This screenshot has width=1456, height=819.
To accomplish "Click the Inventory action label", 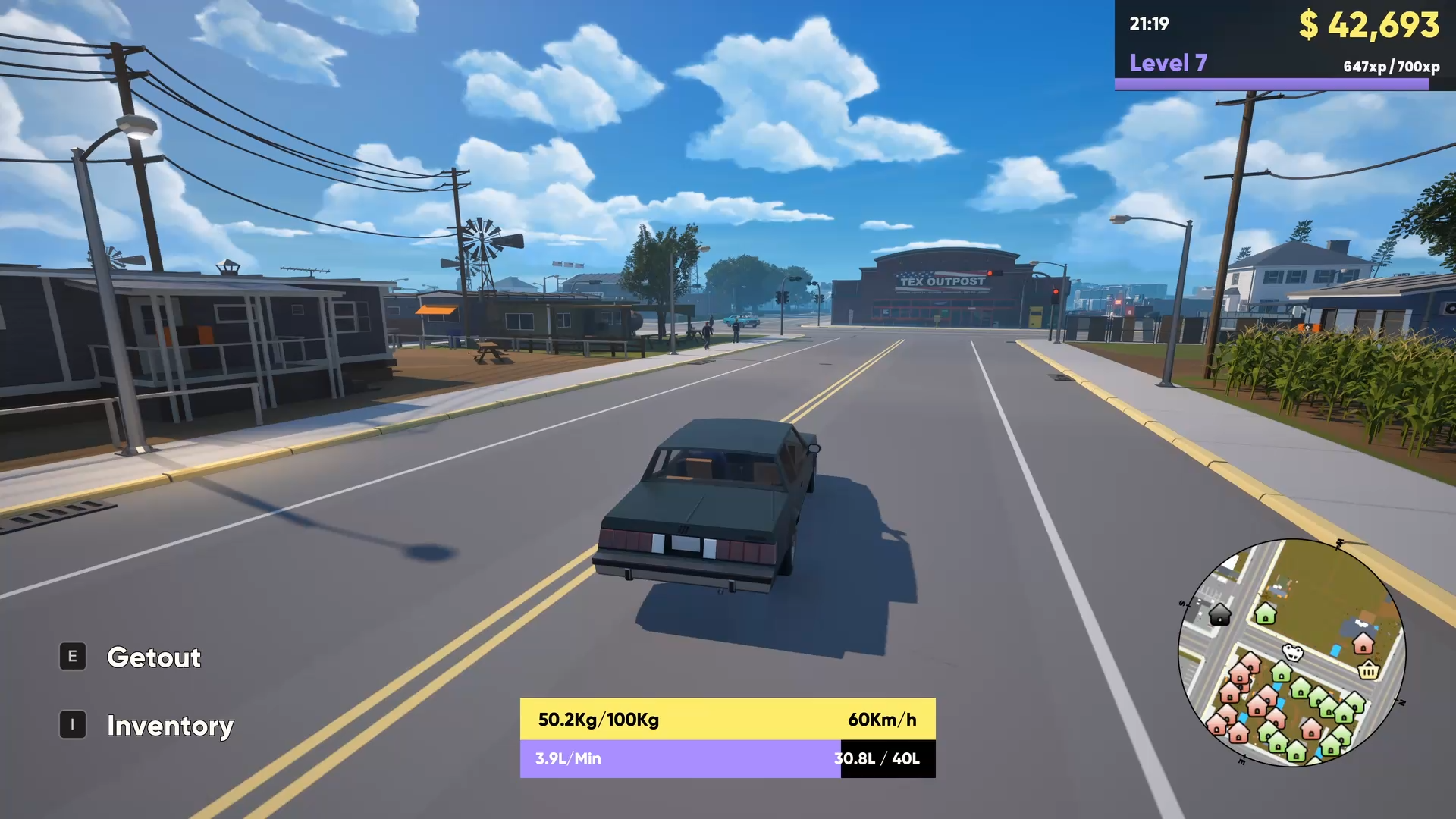I will (170, 726).
